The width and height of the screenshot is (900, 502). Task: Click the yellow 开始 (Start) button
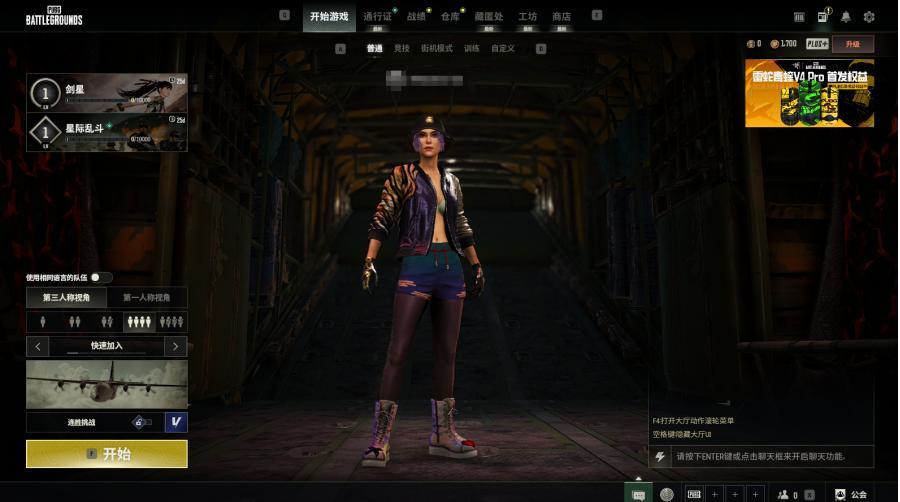coord(106,454)
